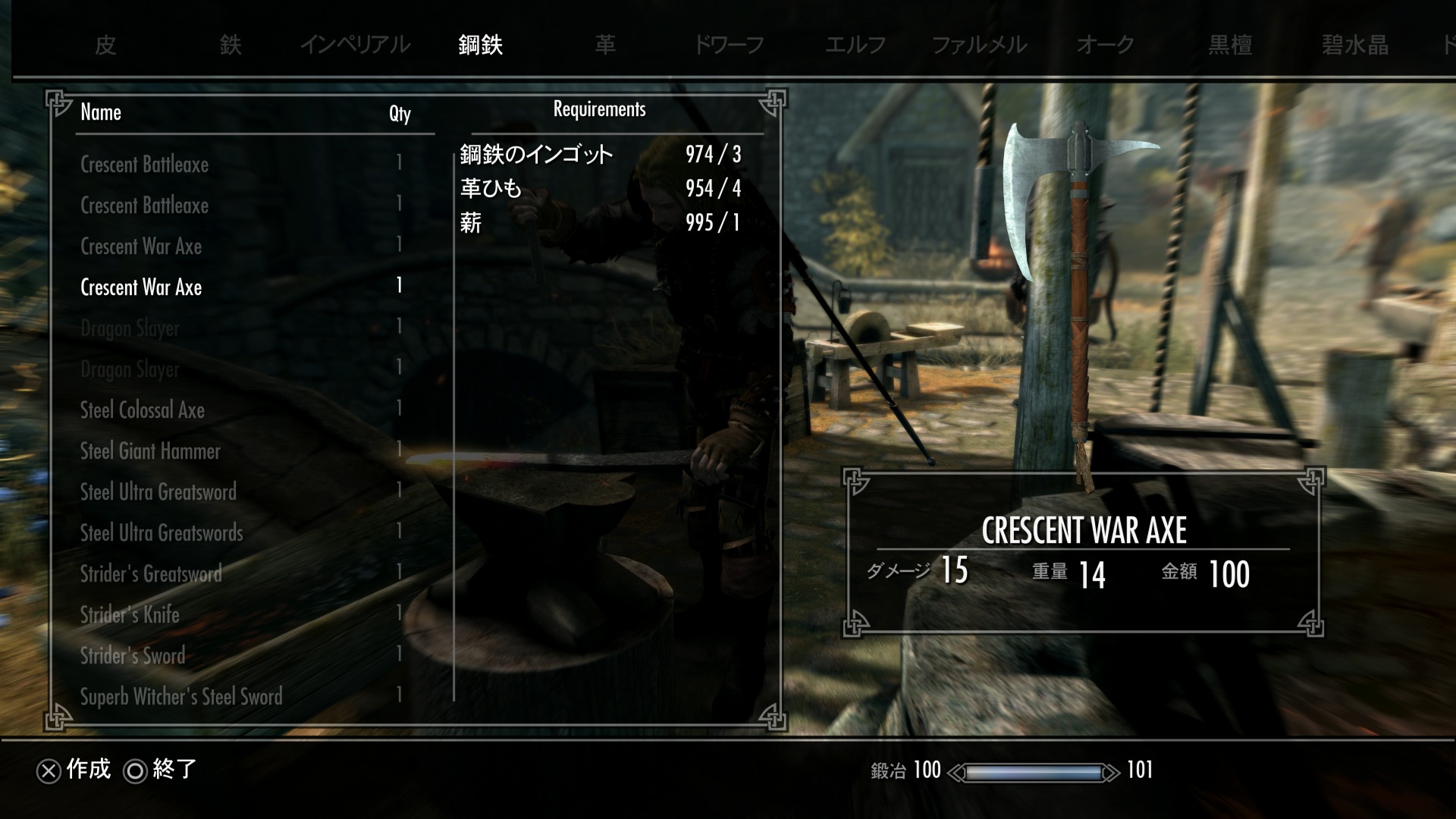Pick Strider's Sword from the list
This screenshot has height=819, width=1456.
tap(133, 656)
